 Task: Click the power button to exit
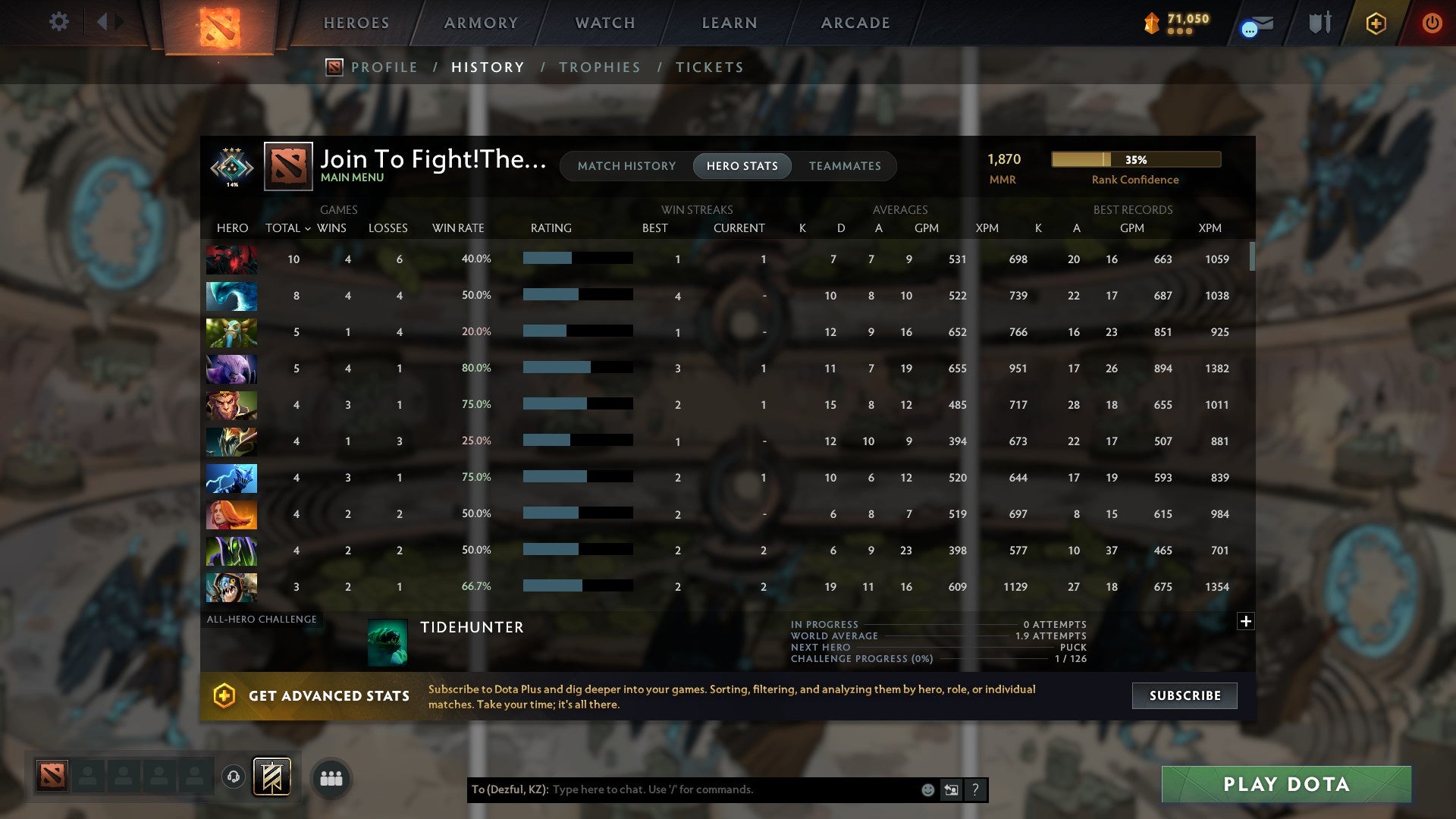coord(1432,23)
